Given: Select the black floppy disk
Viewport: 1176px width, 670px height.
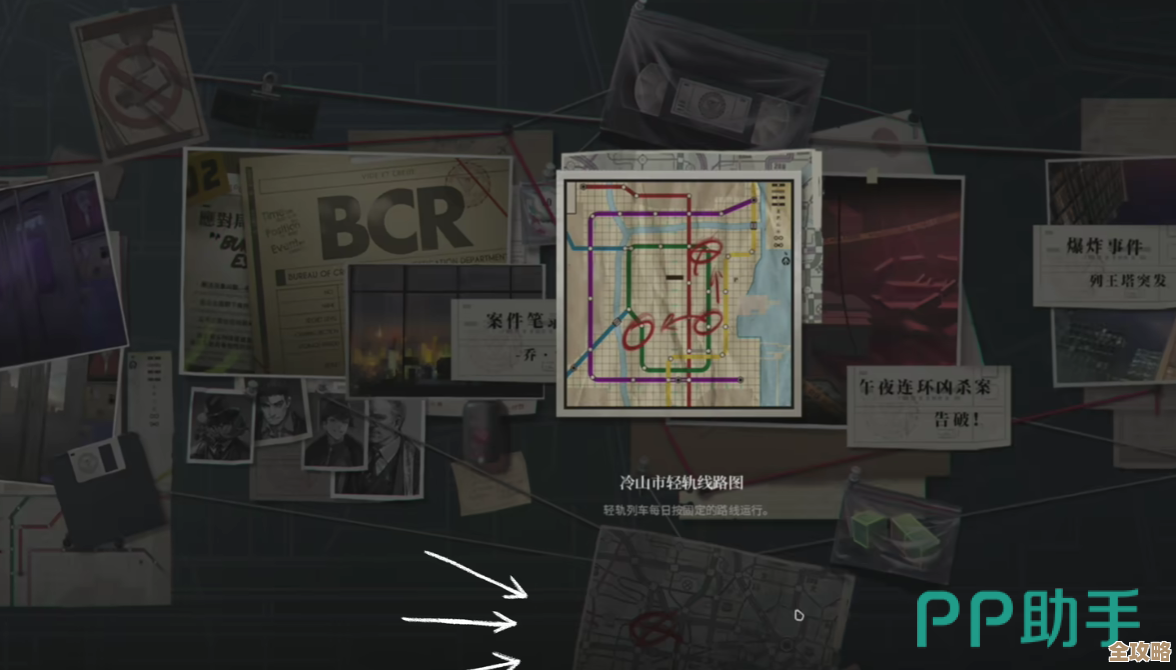Looking at the screenshot, I should click(x=104, y=489).
